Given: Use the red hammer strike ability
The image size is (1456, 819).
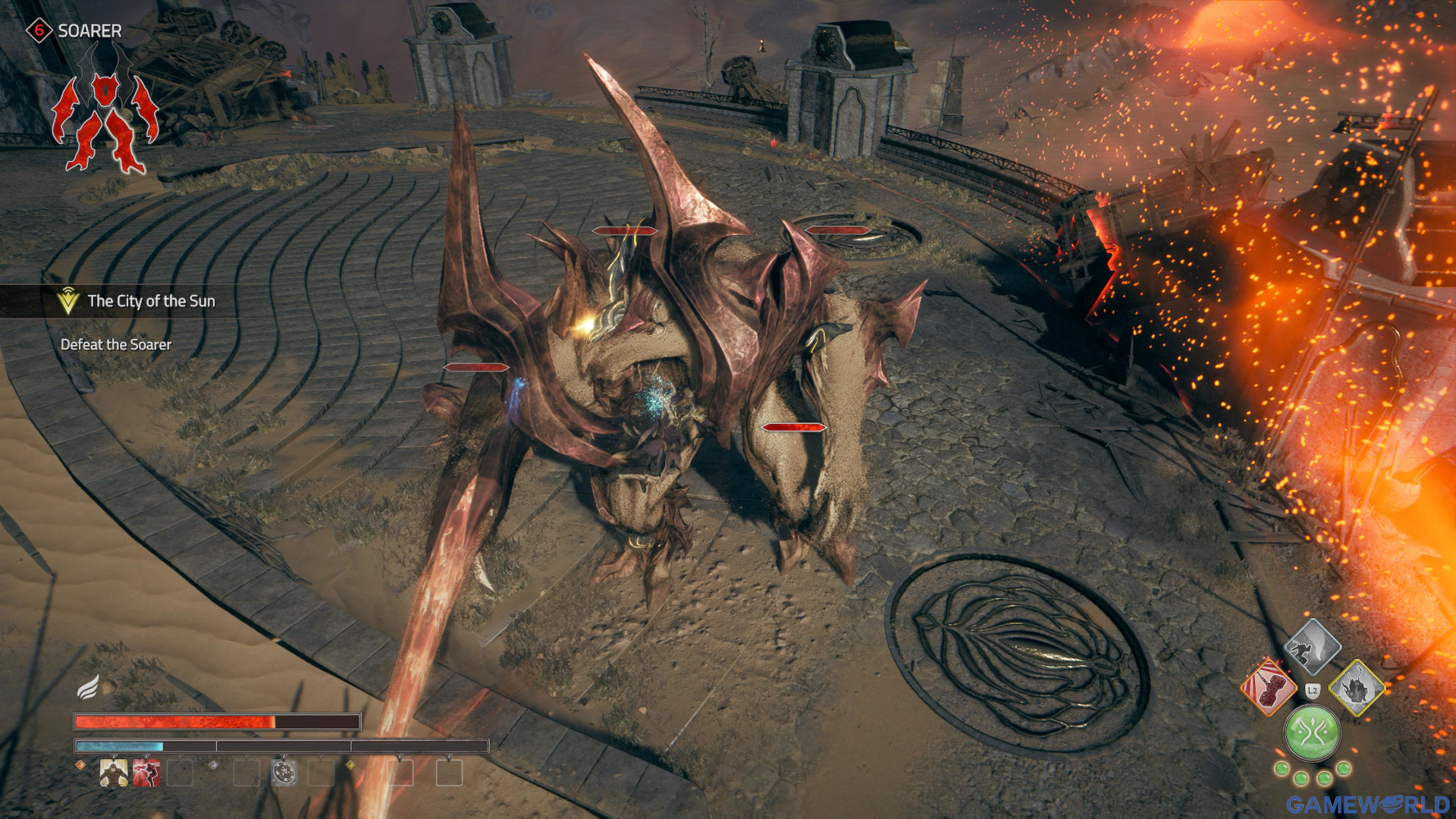Looking at the screenshot, I should point(1268,688).
